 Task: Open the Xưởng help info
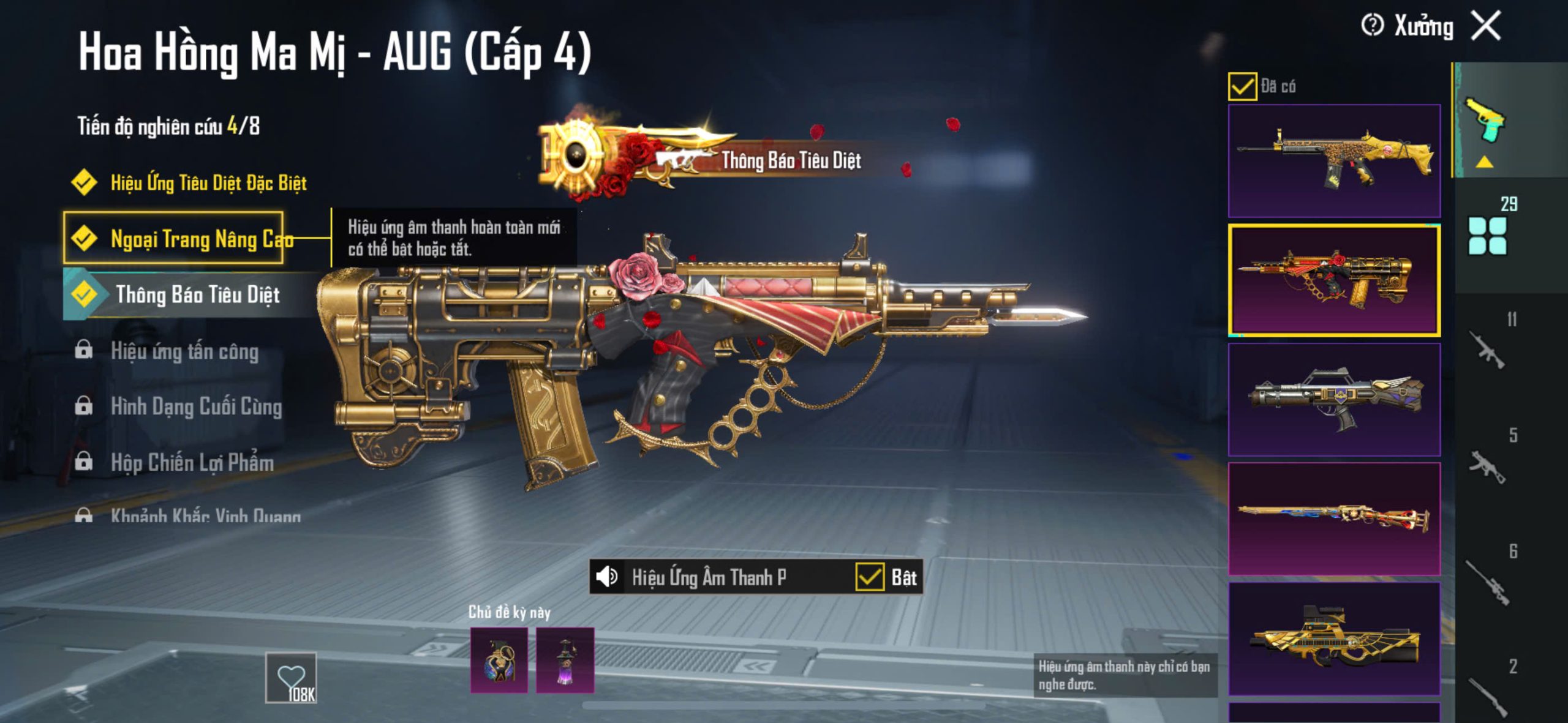point(1372,26)
